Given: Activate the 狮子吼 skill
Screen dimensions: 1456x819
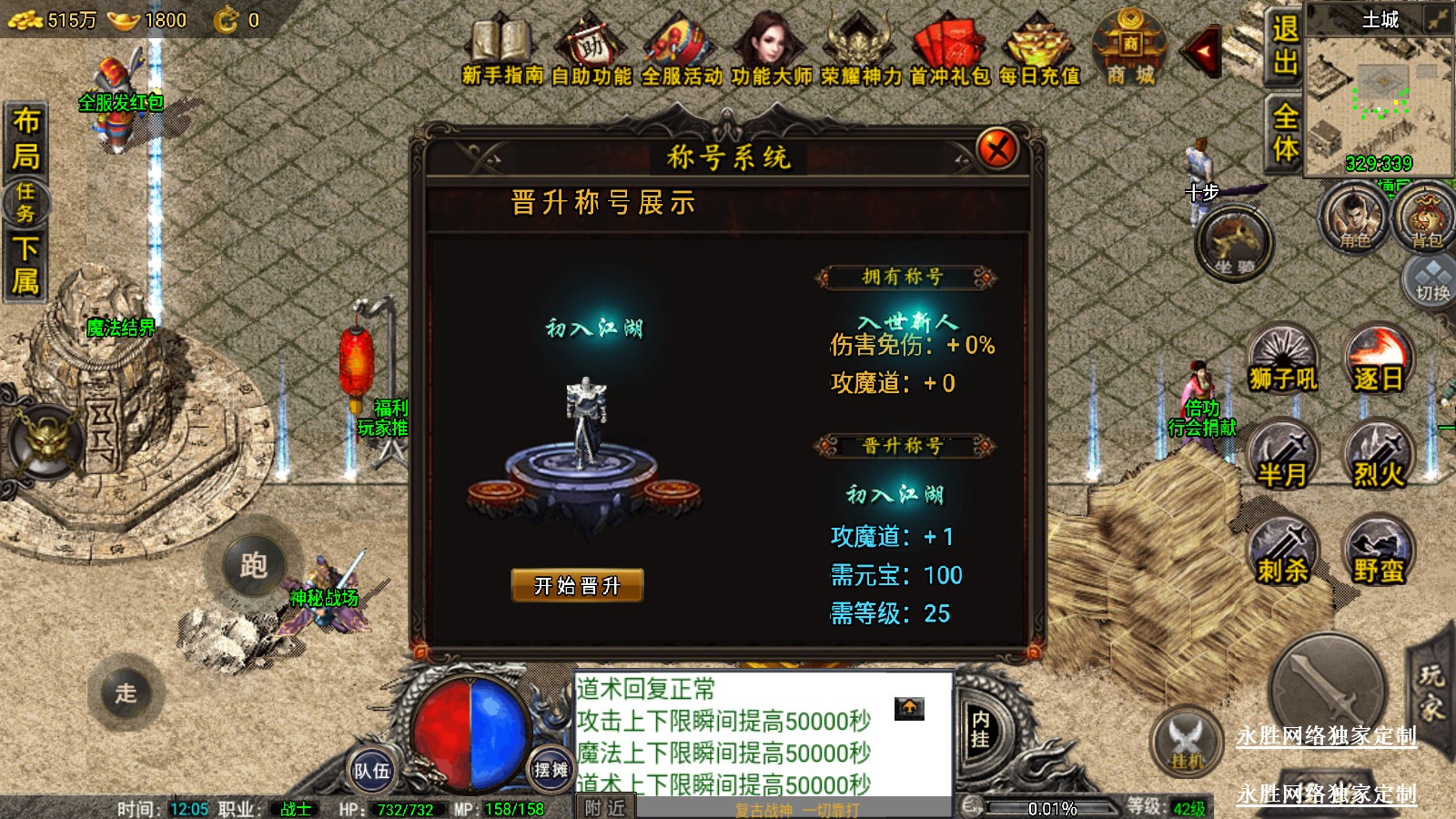Looking at the screenshot, I should (x=1283, y=361).
